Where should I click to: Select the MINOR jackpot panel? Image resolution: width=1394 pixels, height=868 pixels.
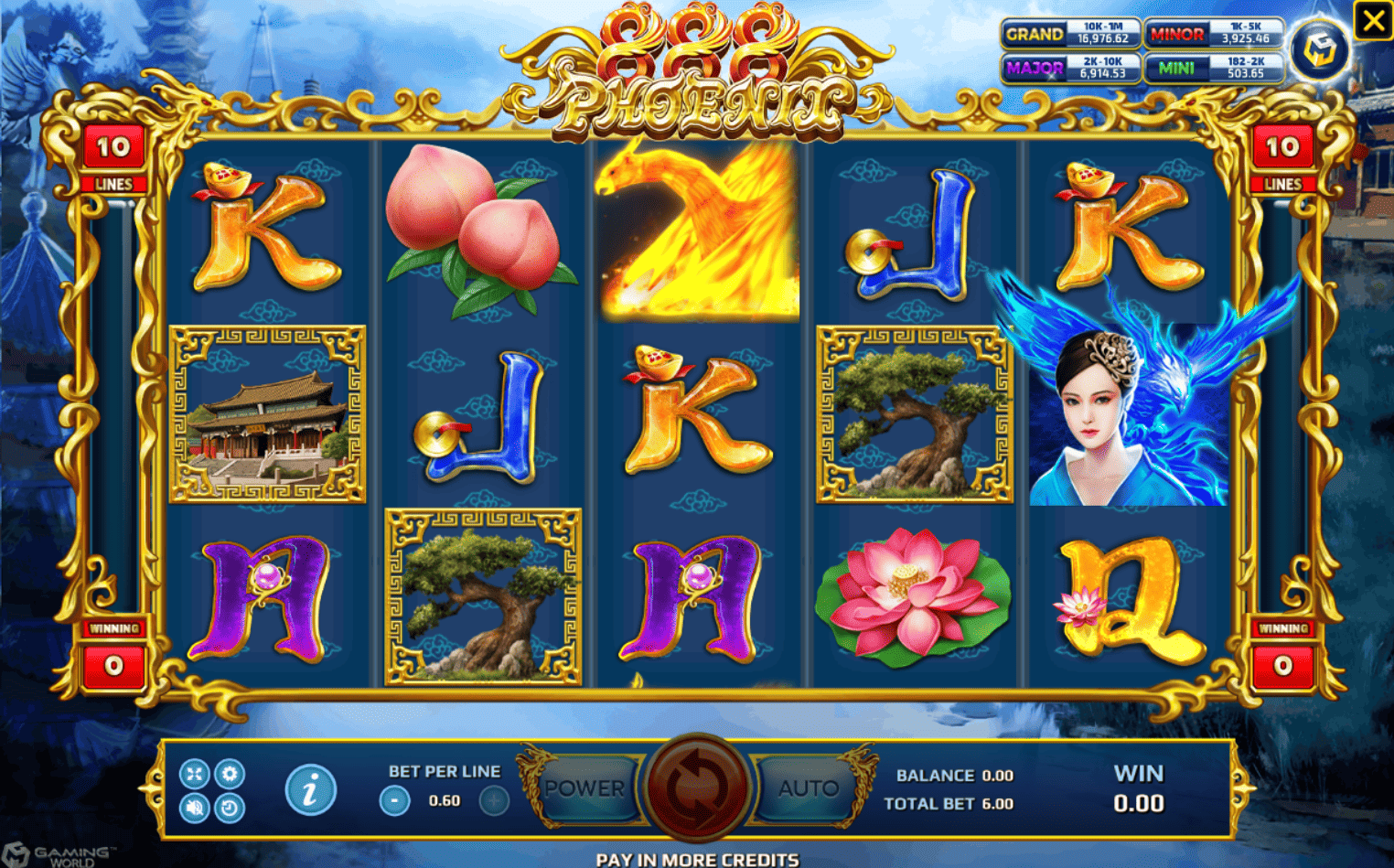[1214, 34]
